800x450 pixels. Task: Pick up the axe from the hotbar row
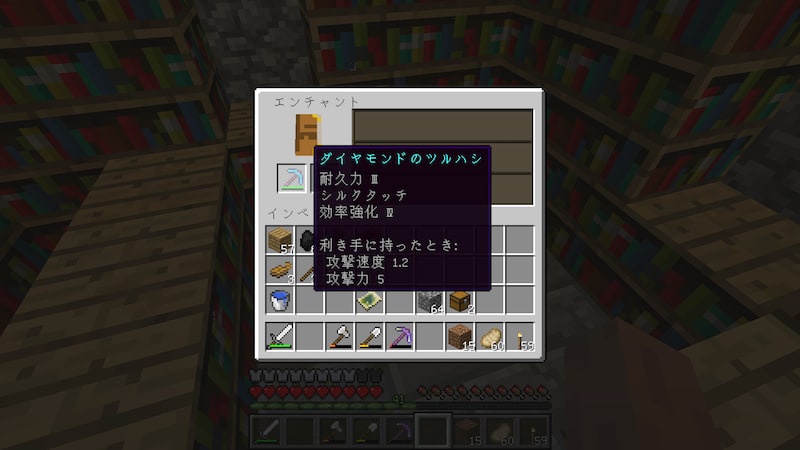pos(340,337)
